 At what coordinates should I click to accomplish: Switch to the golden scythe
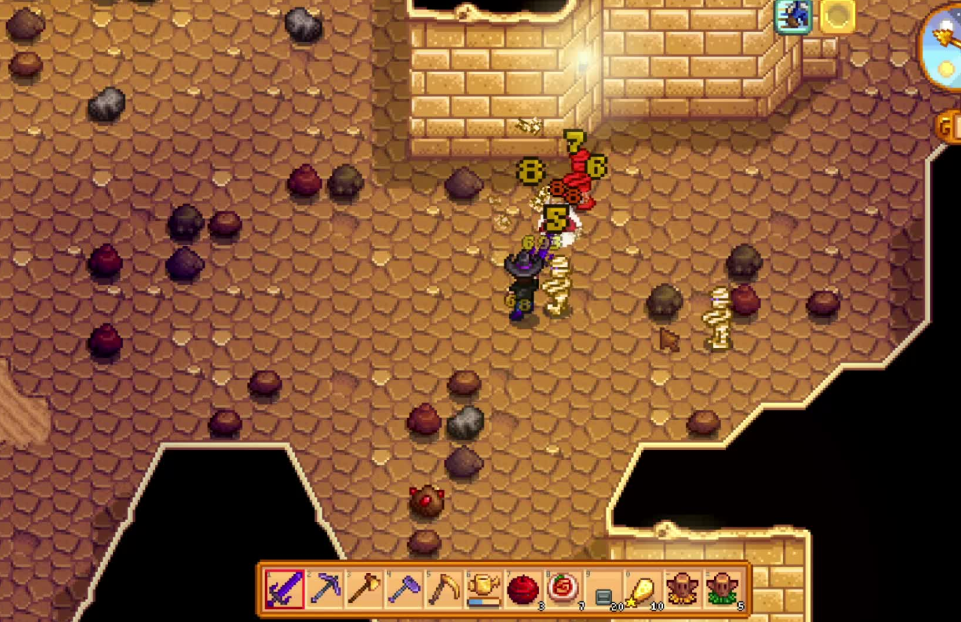tap(444, 590)
